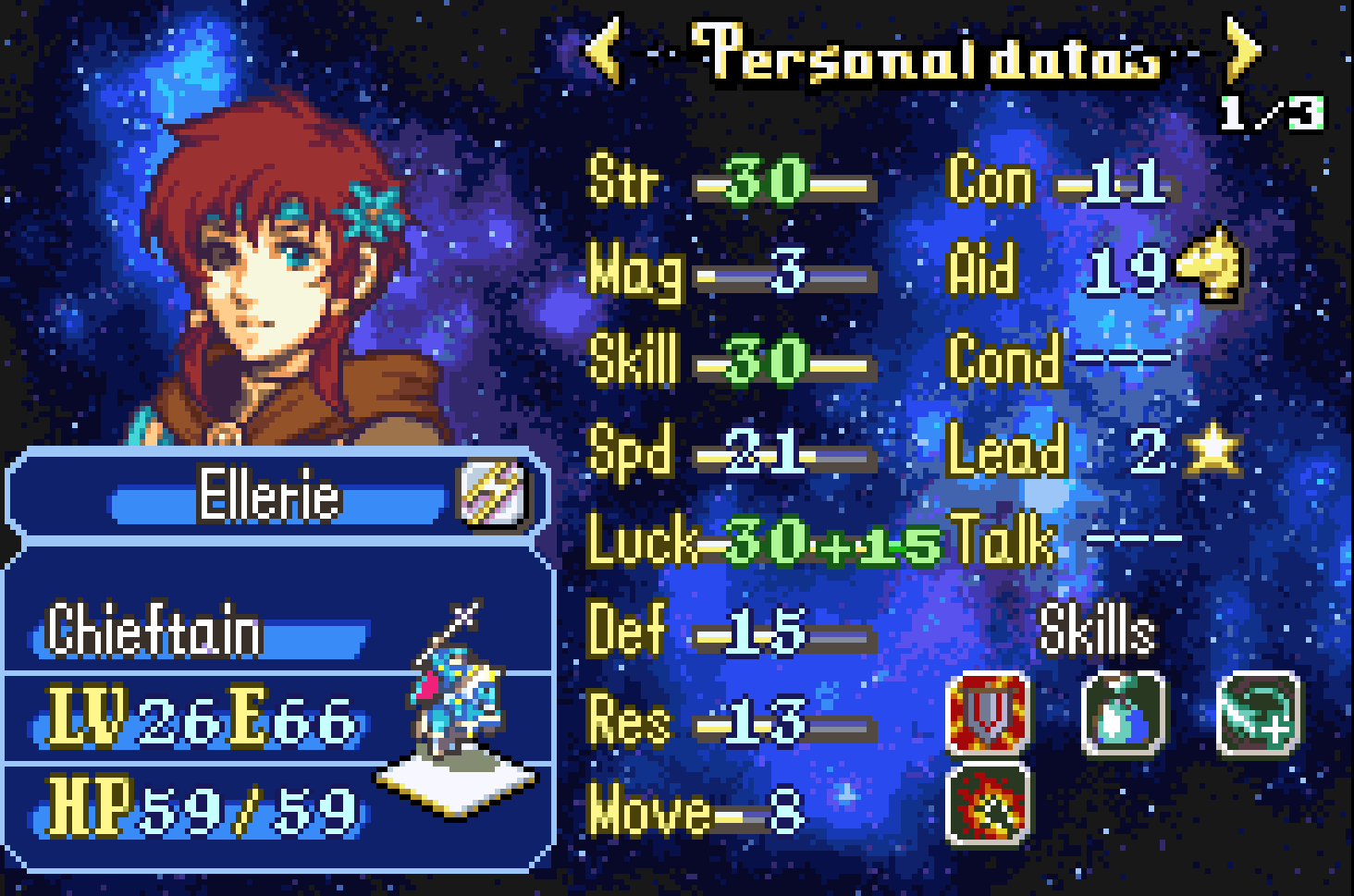This screenshot has width=1354, height=896.
Task: Go to the previous stat page arrow
Action: click(x=604, y=50)
